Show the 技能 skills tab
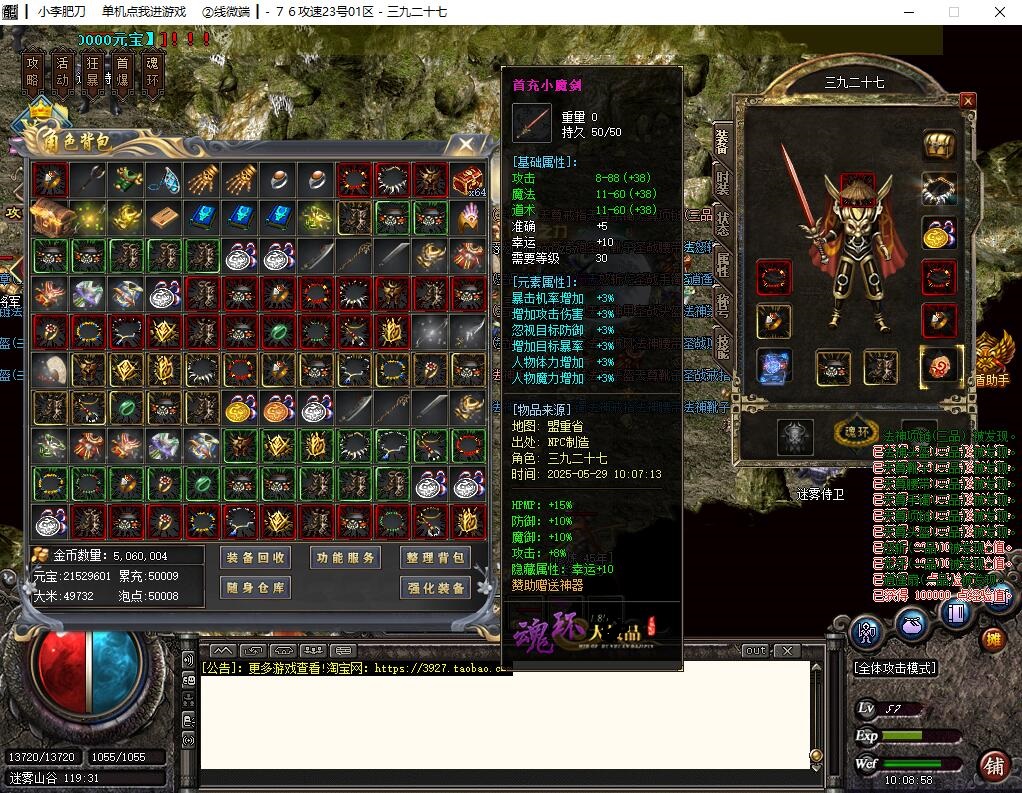The image size is (1022, 793). pos(722,345)
